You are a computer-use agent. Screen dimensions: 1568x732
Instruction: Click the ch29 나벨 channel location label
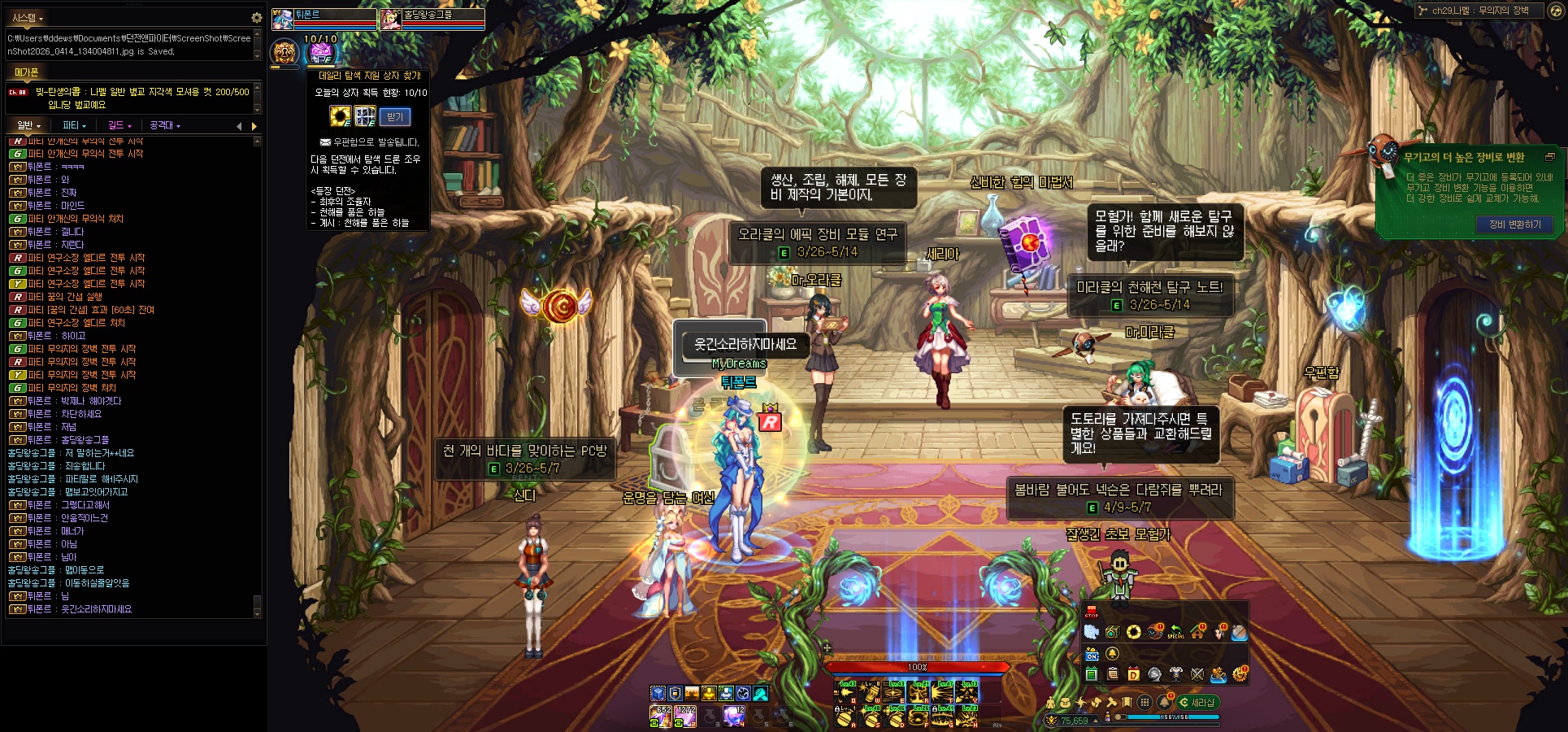[1479, 11]
